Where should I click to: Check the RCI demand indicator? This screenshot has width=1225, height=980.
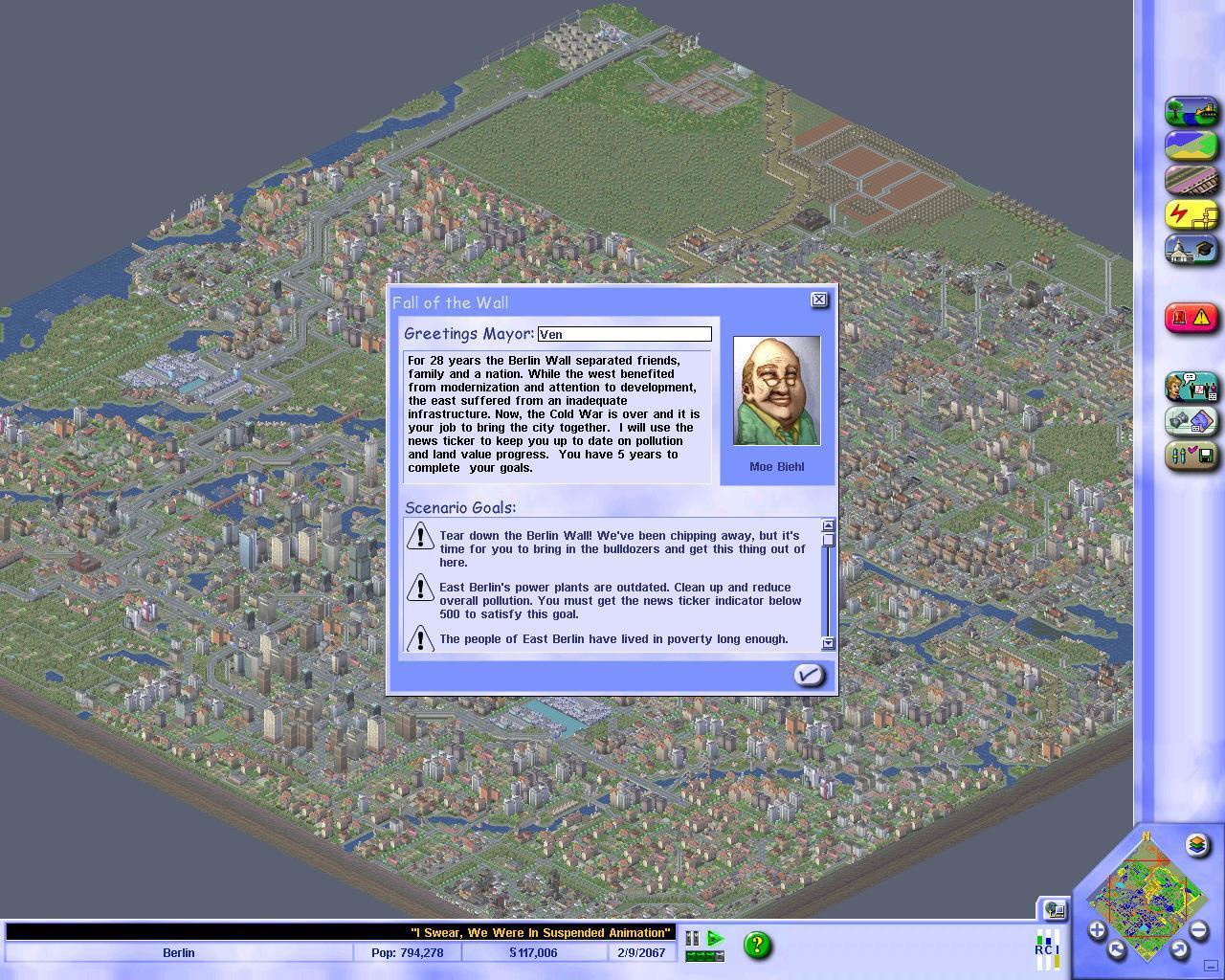(x=1047, y=946)
